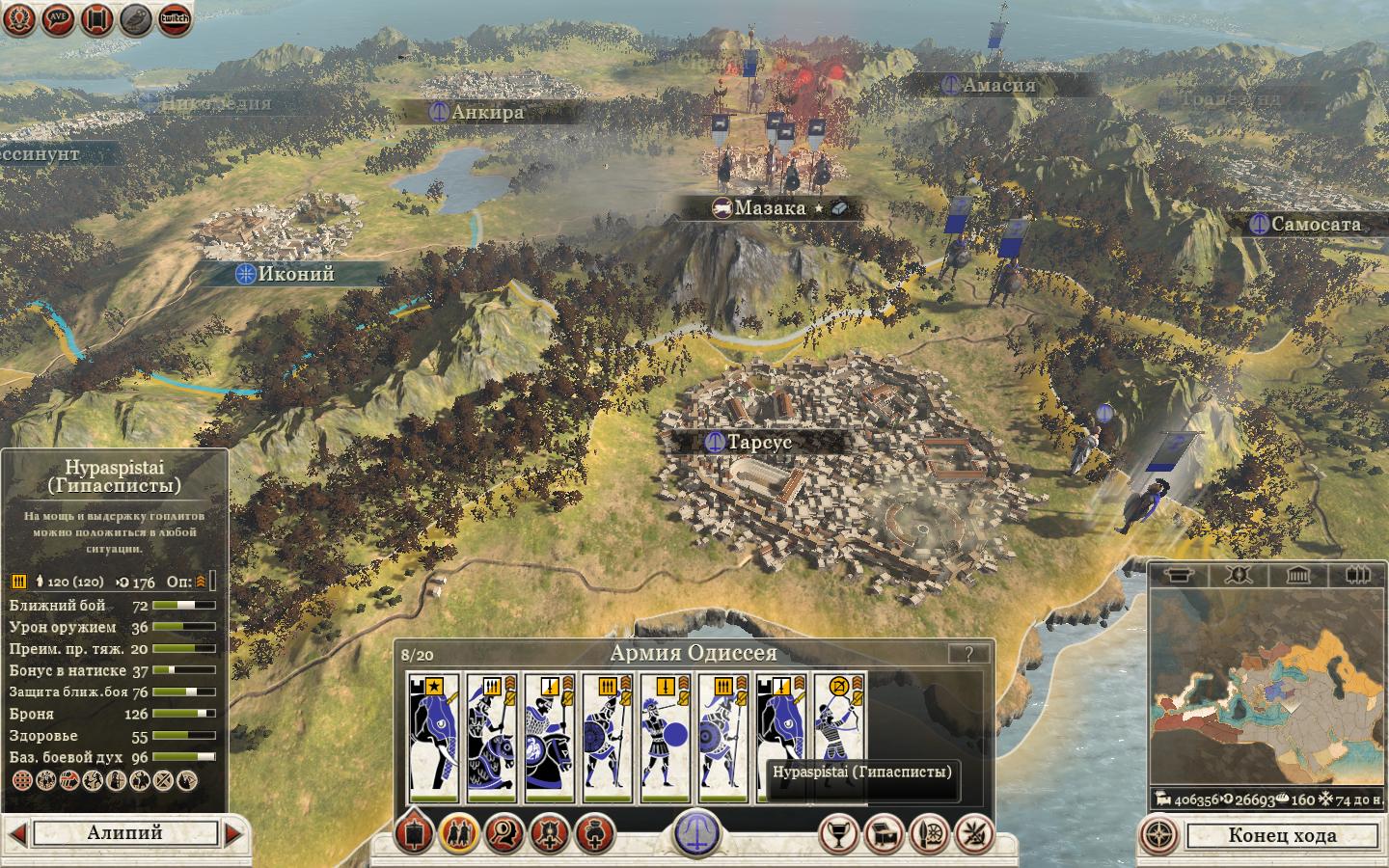Select the hoplite with round blue shield card
Image resolution: width=1389 pixels, height=868 pixels.
(666, 738)
